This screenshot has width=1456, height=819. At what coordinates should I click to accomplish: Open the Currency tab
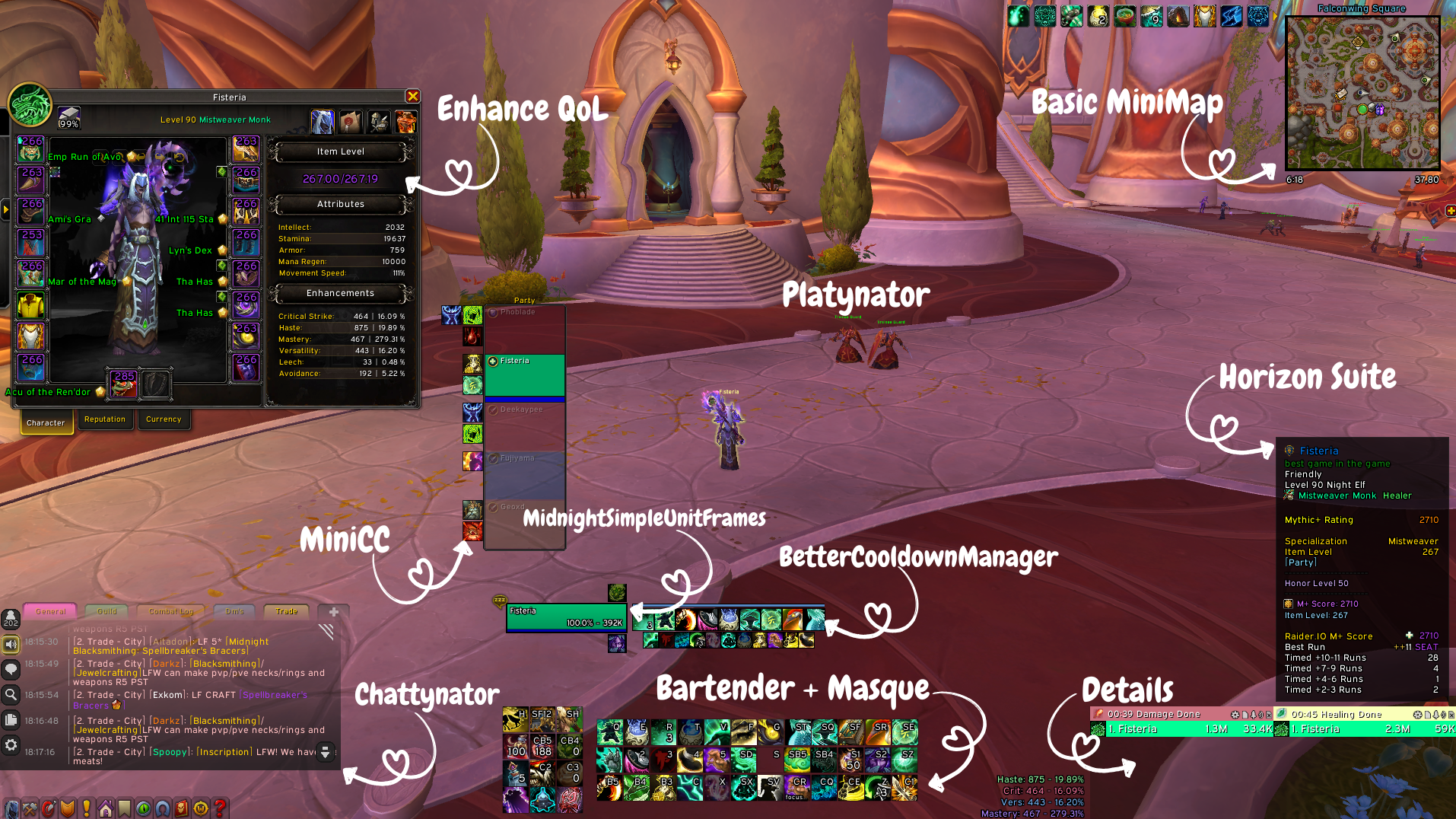click(x=164, y=419)
